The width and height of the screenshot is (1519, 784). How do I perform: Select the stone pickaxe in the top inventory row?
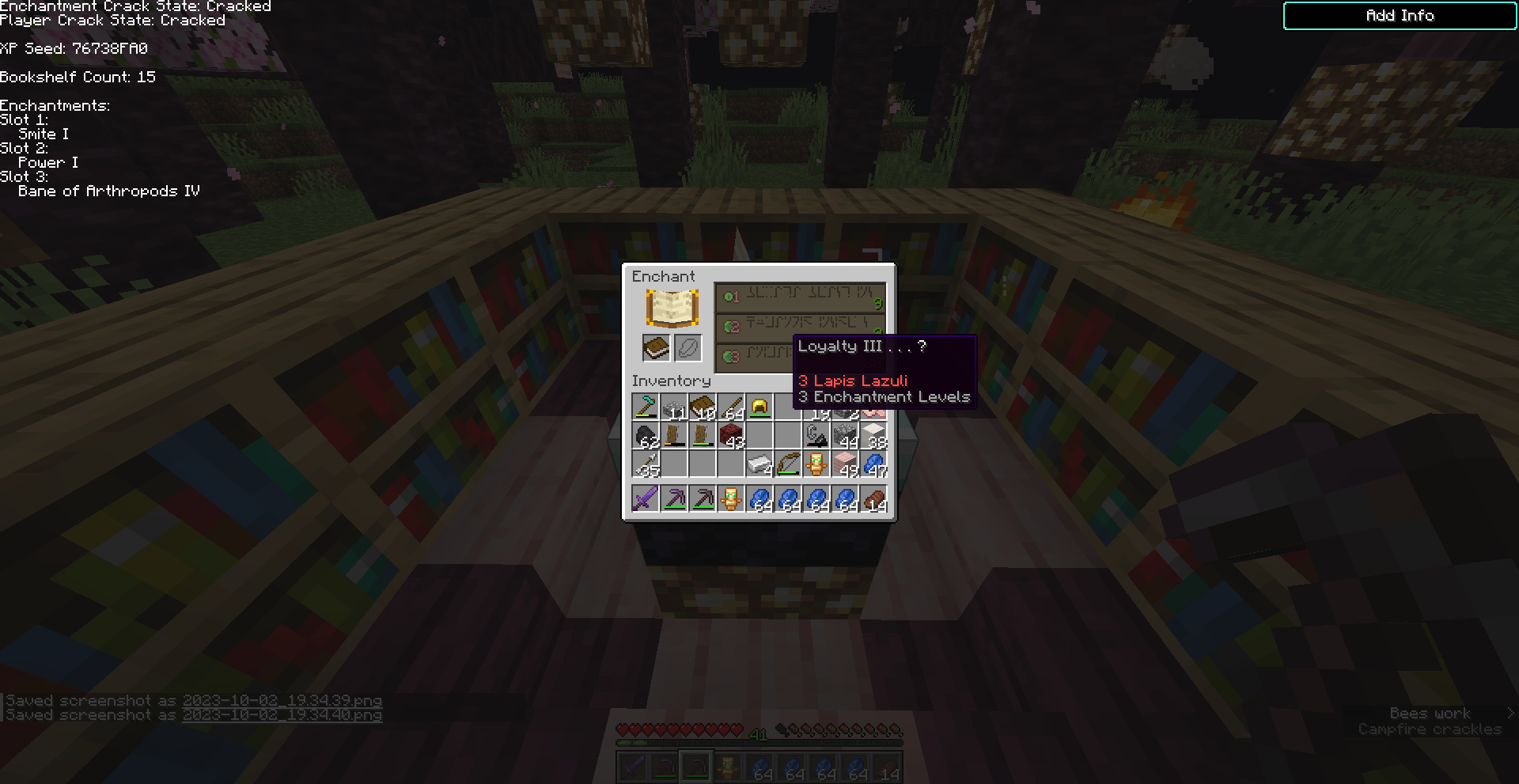pos(646,406)
